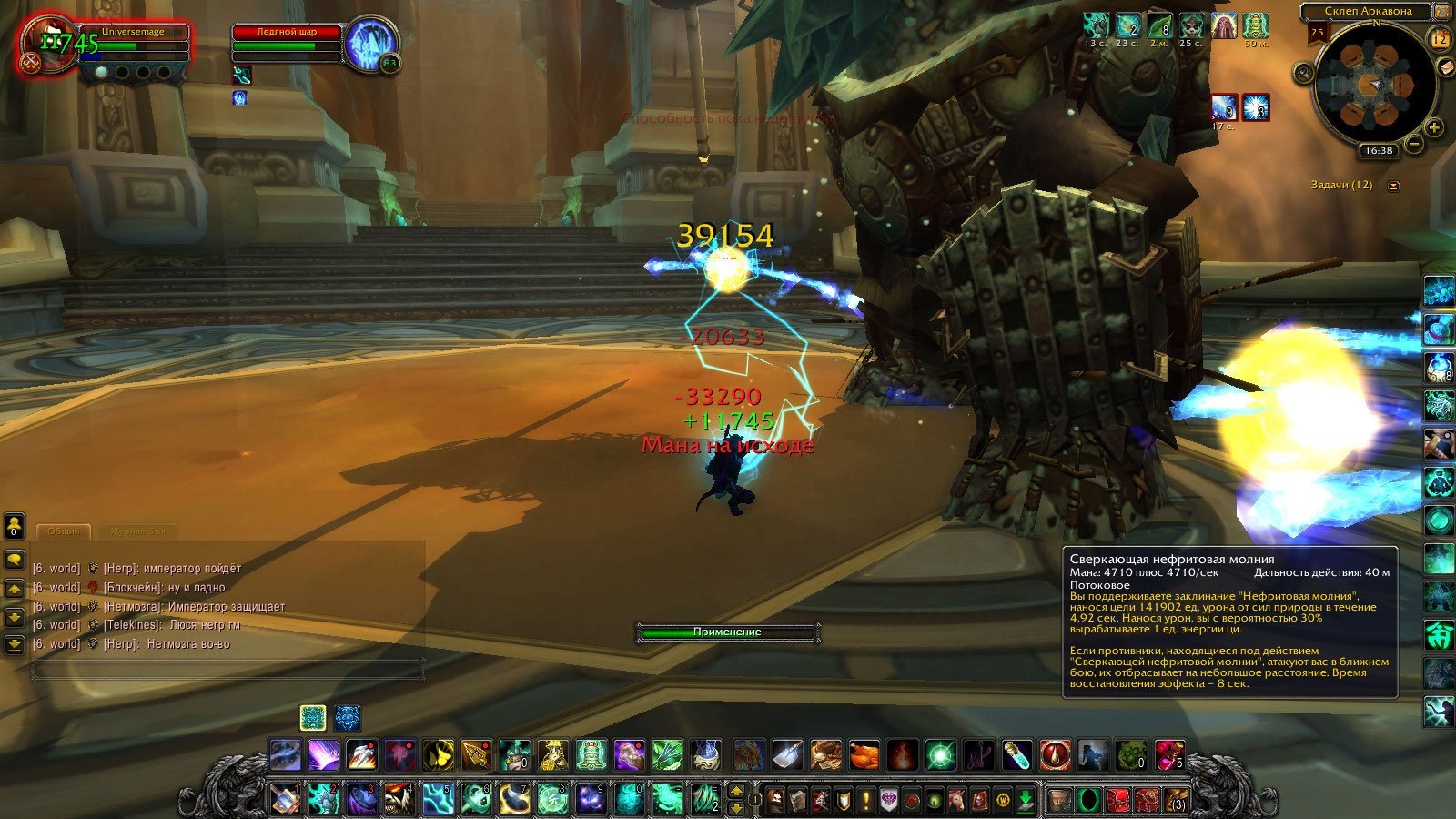
Task: Cast the purple beam ability
Action: (x=323, y=755)
